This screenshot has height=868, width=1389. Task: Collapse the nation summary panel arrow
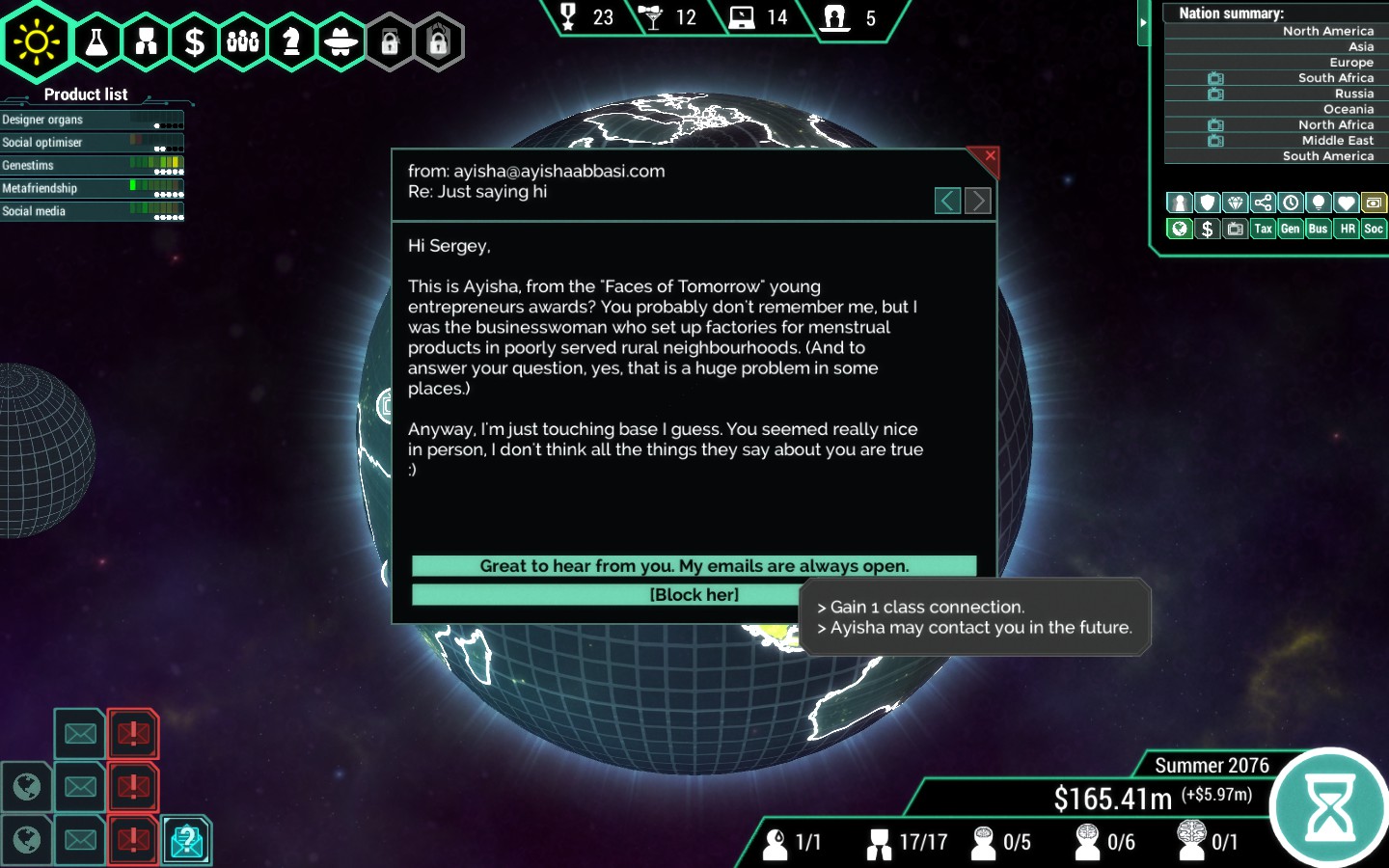coord(1143,22)
